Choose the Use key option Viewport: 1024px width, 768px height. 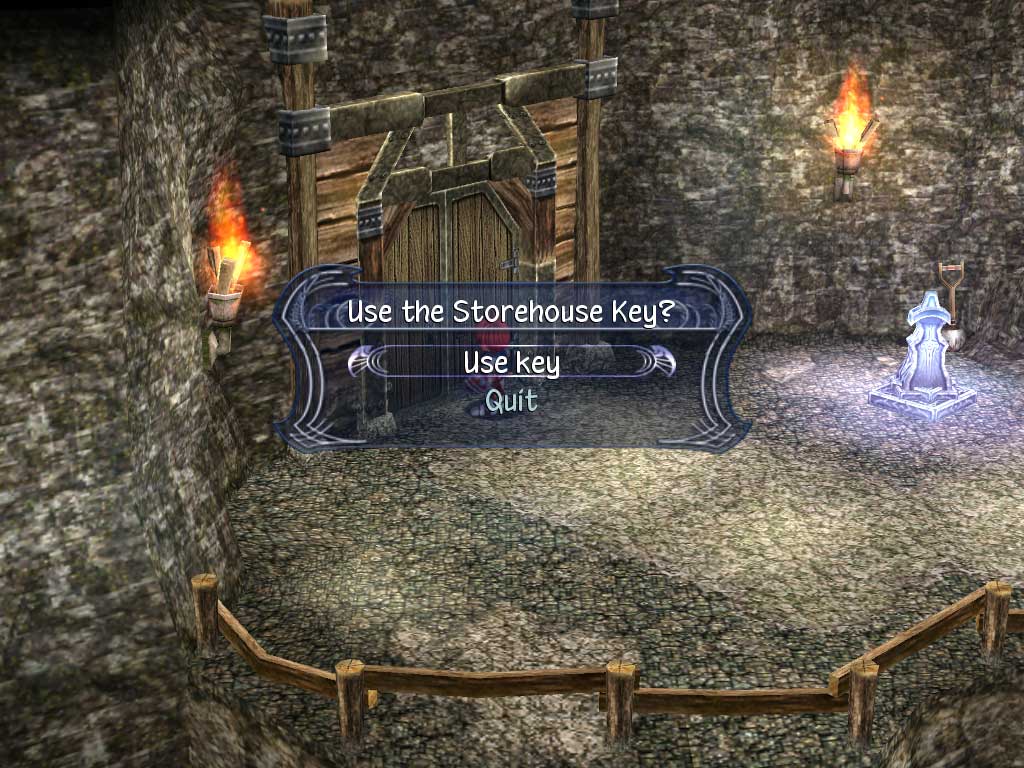point(511,362)
